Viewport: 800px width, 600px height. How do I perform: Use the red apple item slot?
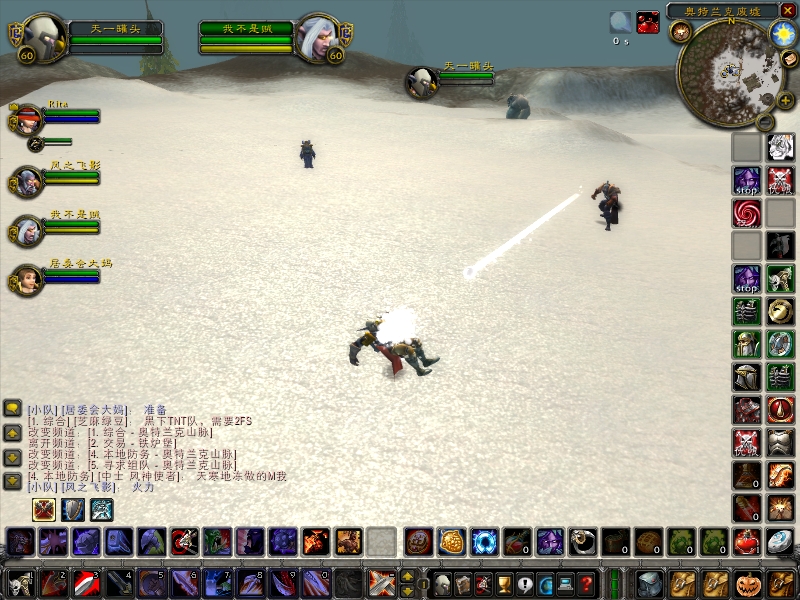coord(747,542)
